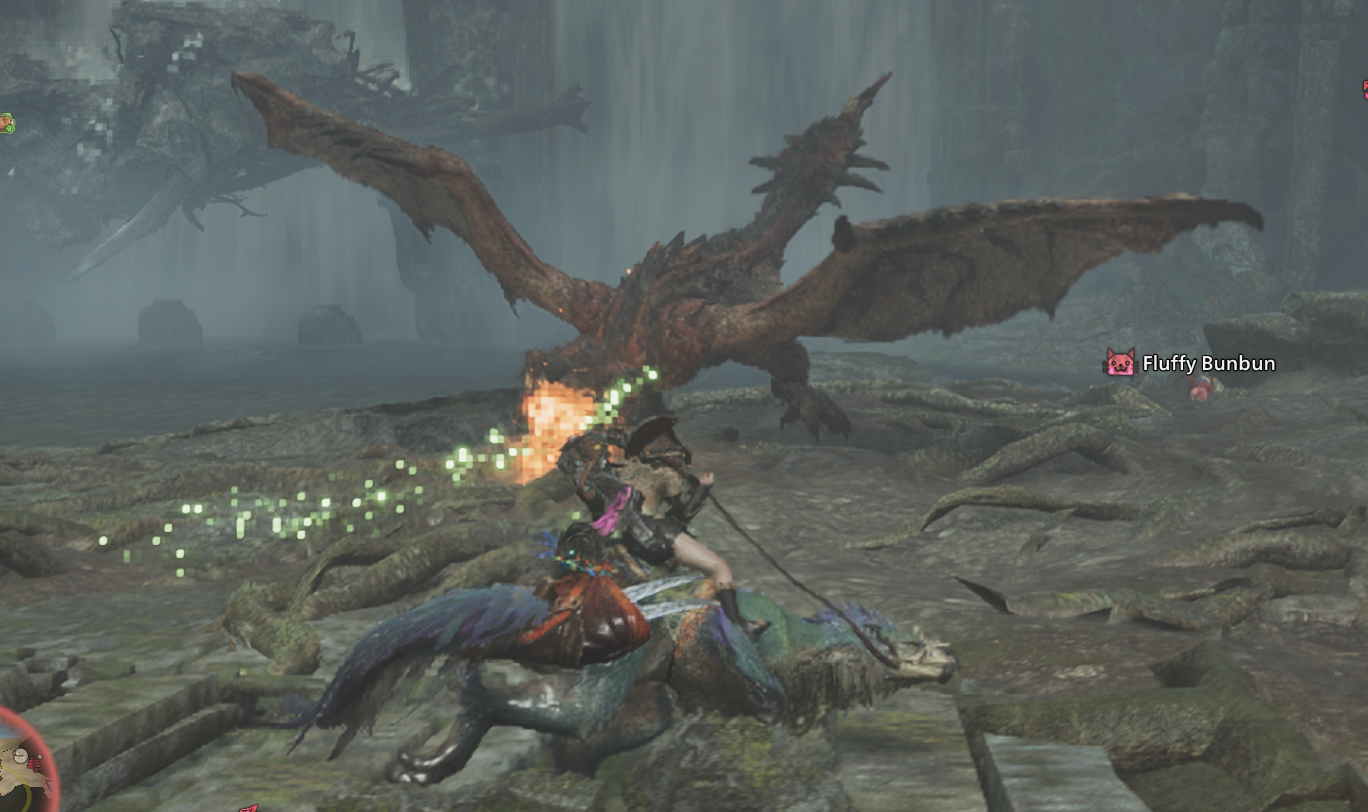
Task: Select the white monster marker inside the minimap
Action: tap(21, 755)
